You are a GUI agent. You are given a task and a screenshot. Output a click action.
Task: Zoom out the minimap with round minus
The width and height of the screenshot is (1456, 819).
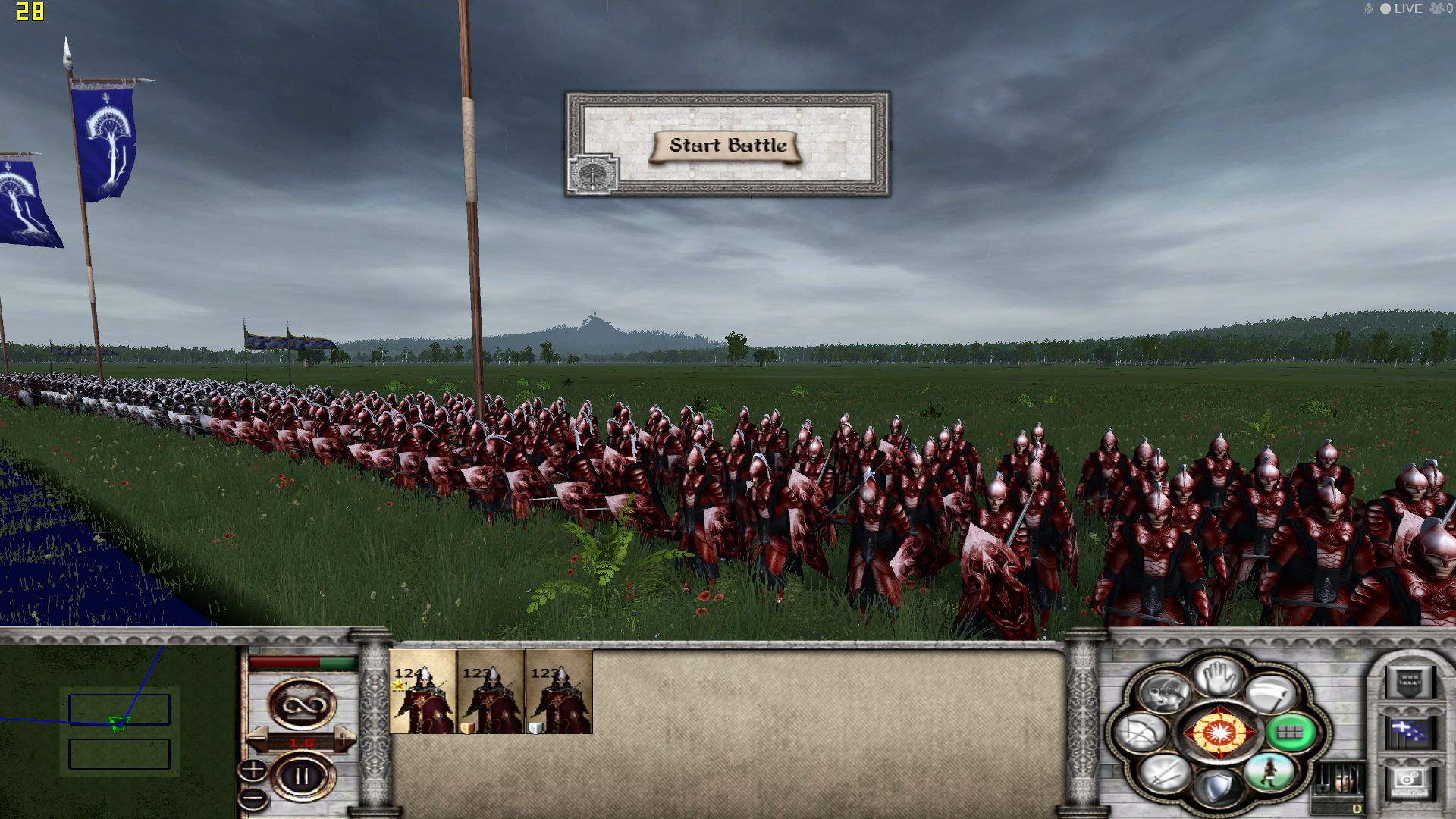253,798
